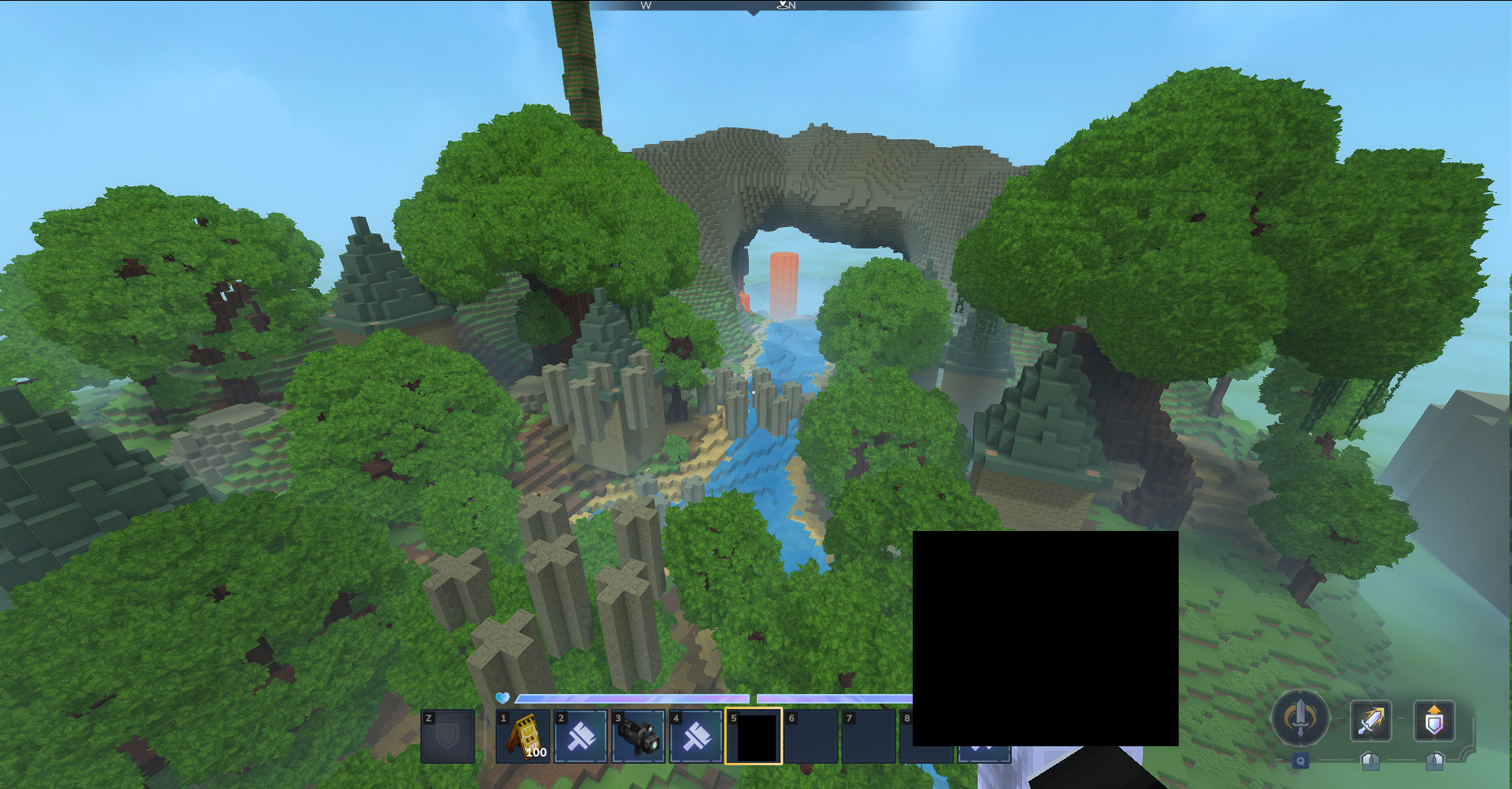This screenshot has height=789, width=1512.
Task: Select the yellow sign item in slot 1
Action: click(x=523, y=736)
